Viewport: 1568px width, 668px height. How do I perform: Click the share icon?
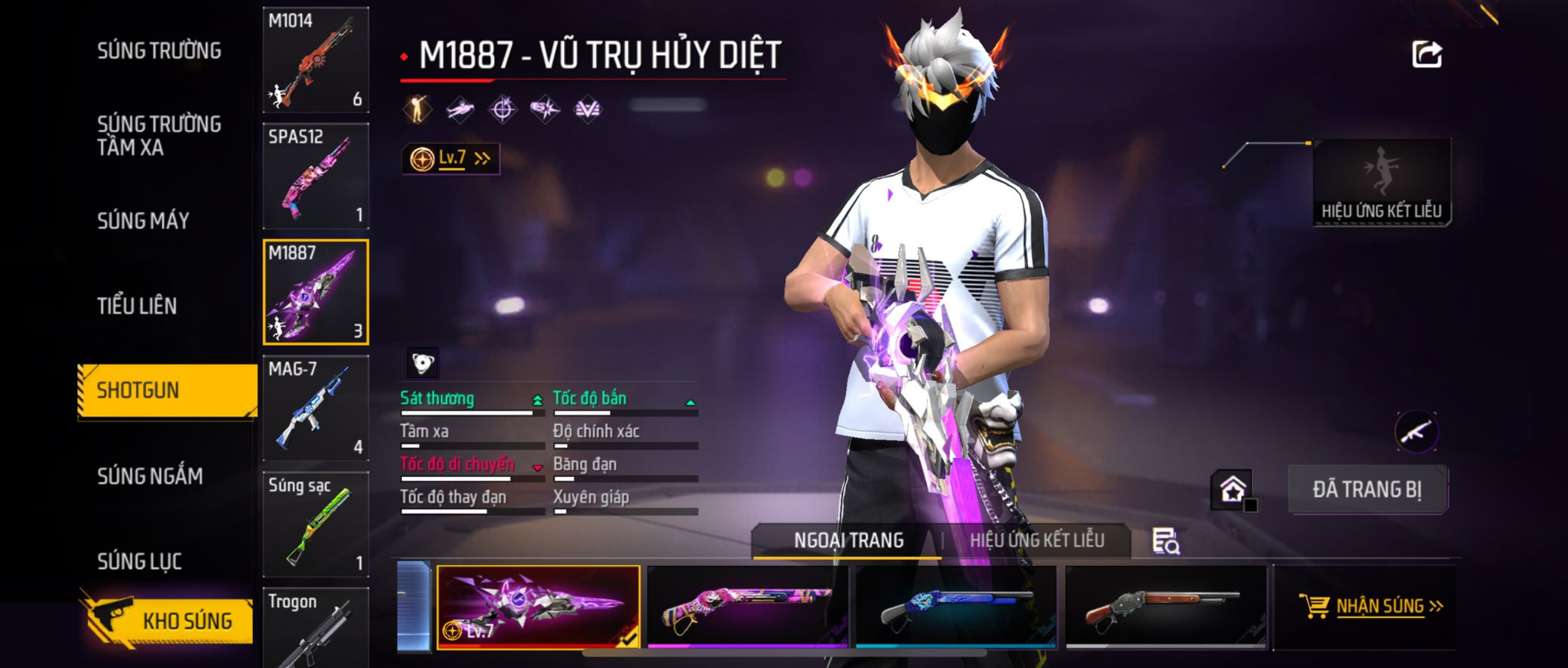point(1426,55)
